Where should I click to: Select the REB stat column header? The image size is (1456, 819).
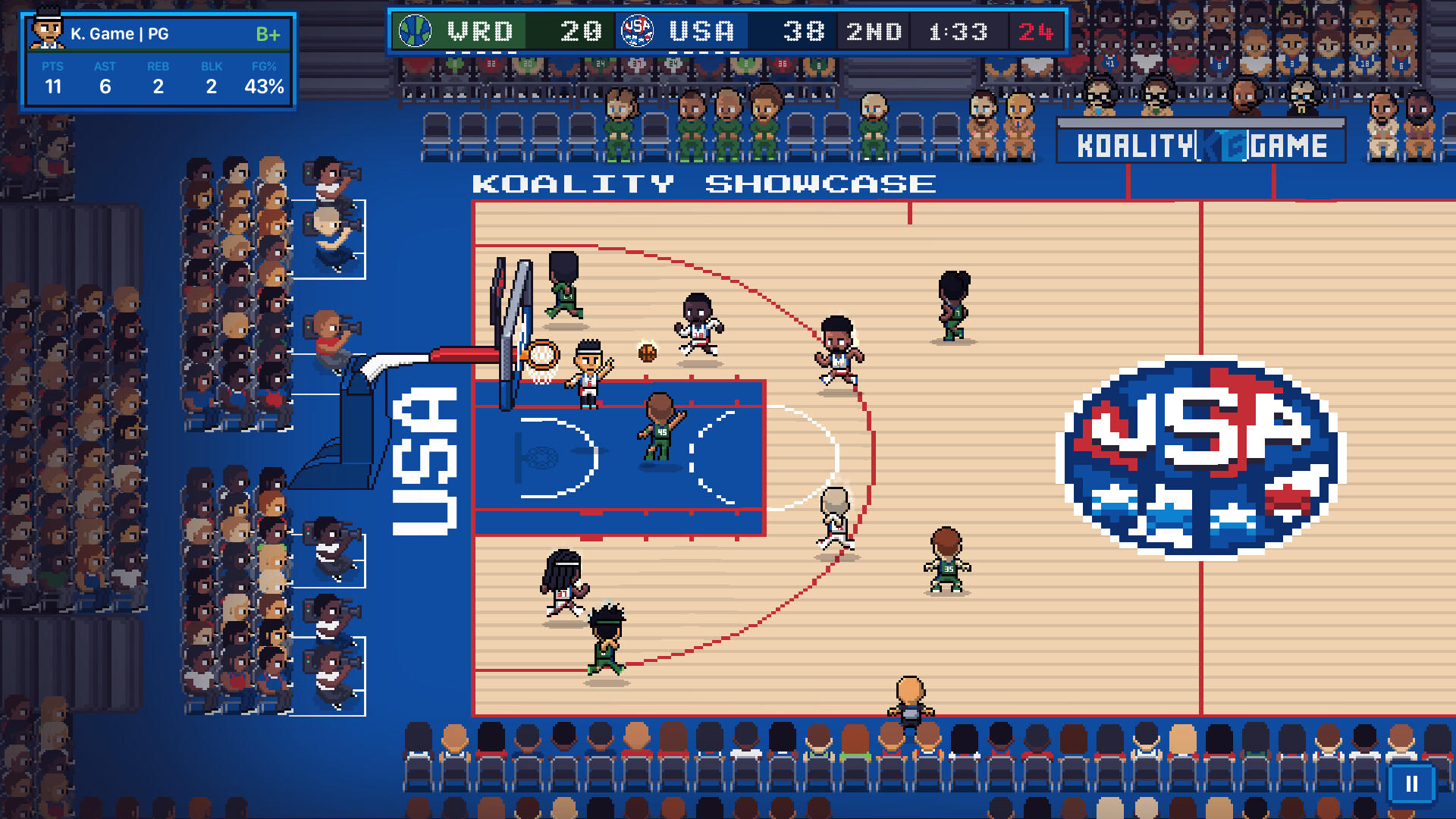coord(158,66)
